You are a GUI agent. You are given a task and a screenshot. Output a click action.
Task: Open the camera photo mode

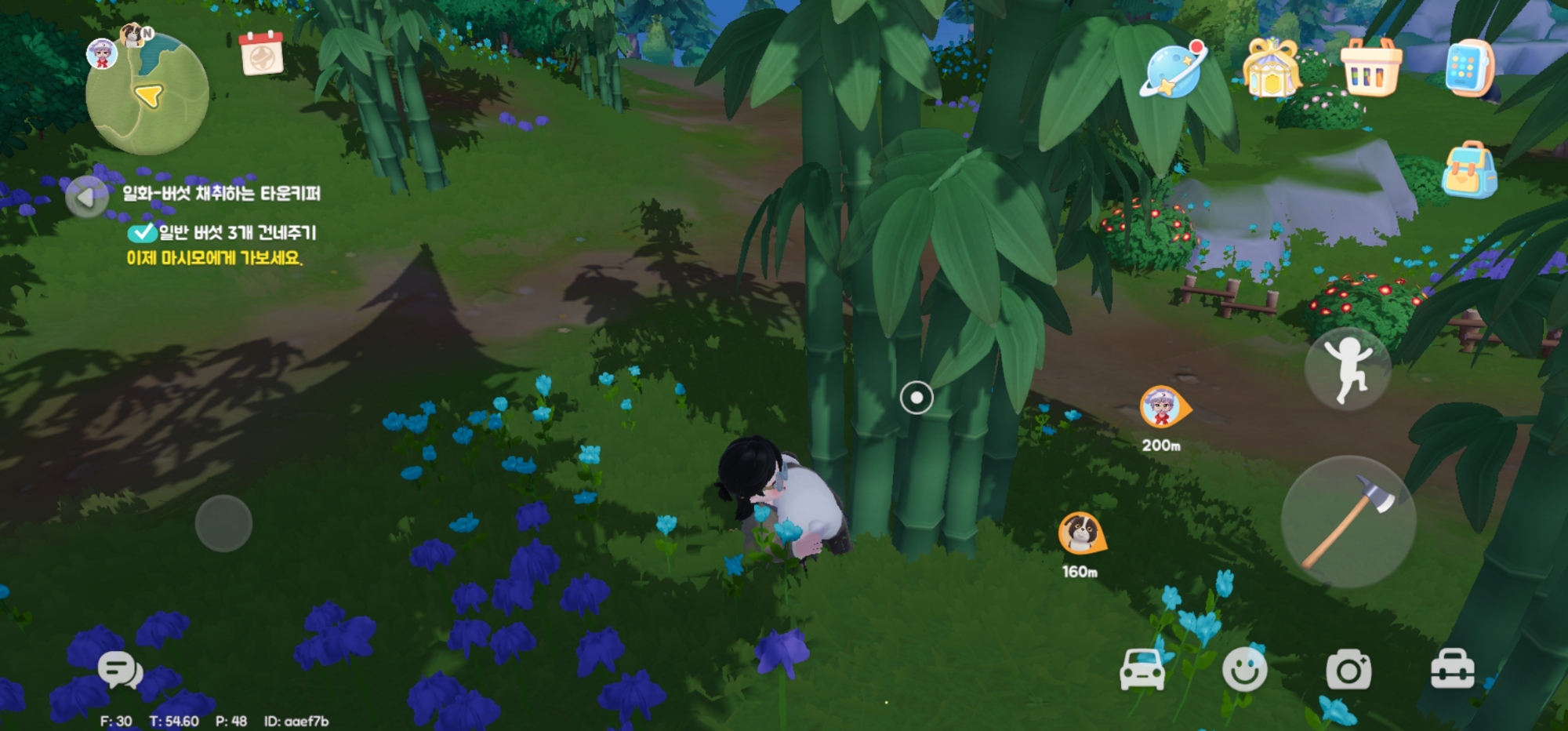(1348, 671)
